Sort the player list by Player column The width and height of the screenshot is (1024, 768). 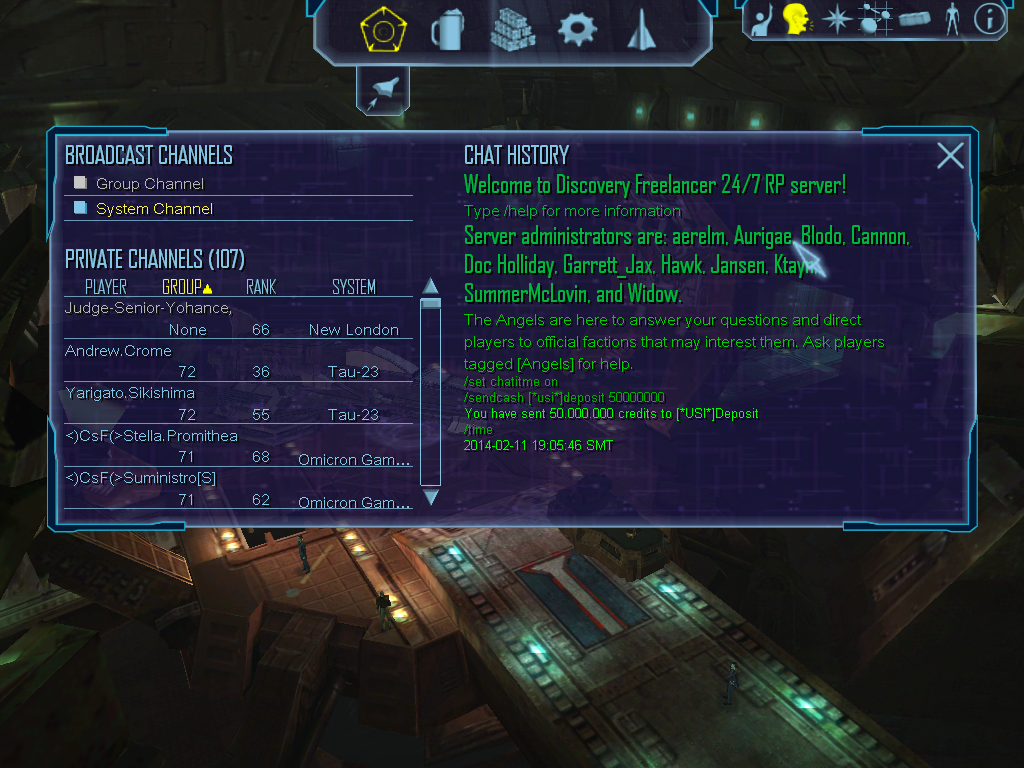click(105, 287)
